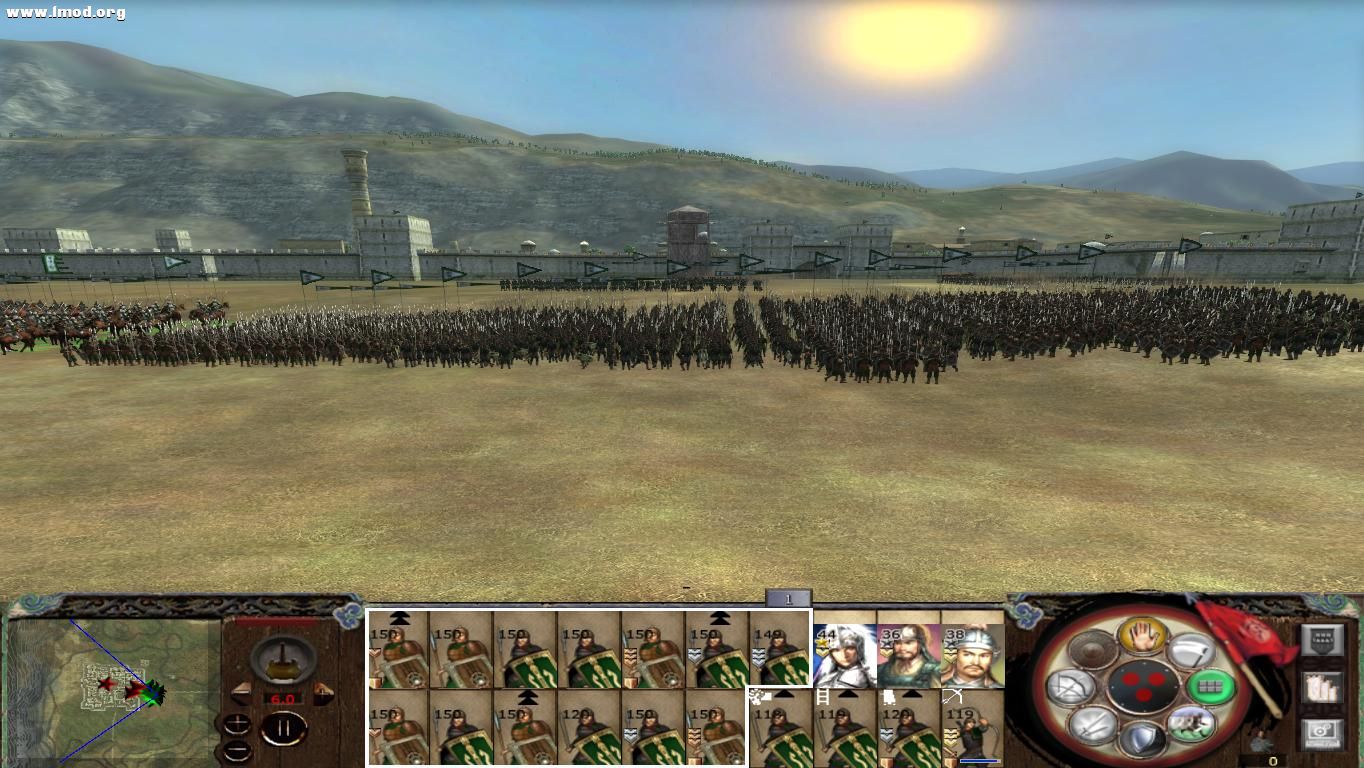Select the general portrait showing 44 men
1364x768 pixels.
[845, 655]
